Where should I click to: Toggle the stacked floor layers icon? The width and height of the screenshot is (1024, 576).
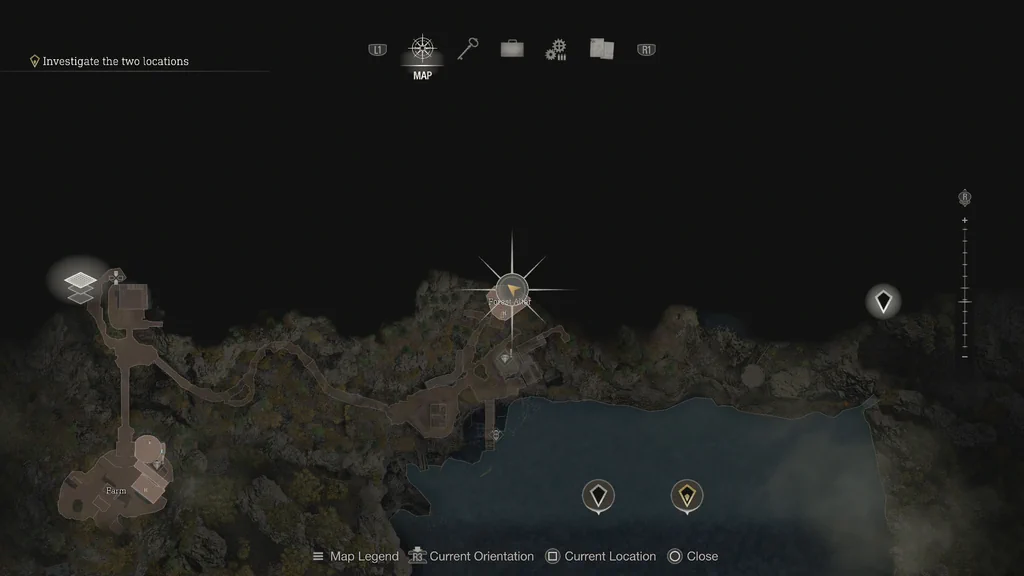(81, 284)
